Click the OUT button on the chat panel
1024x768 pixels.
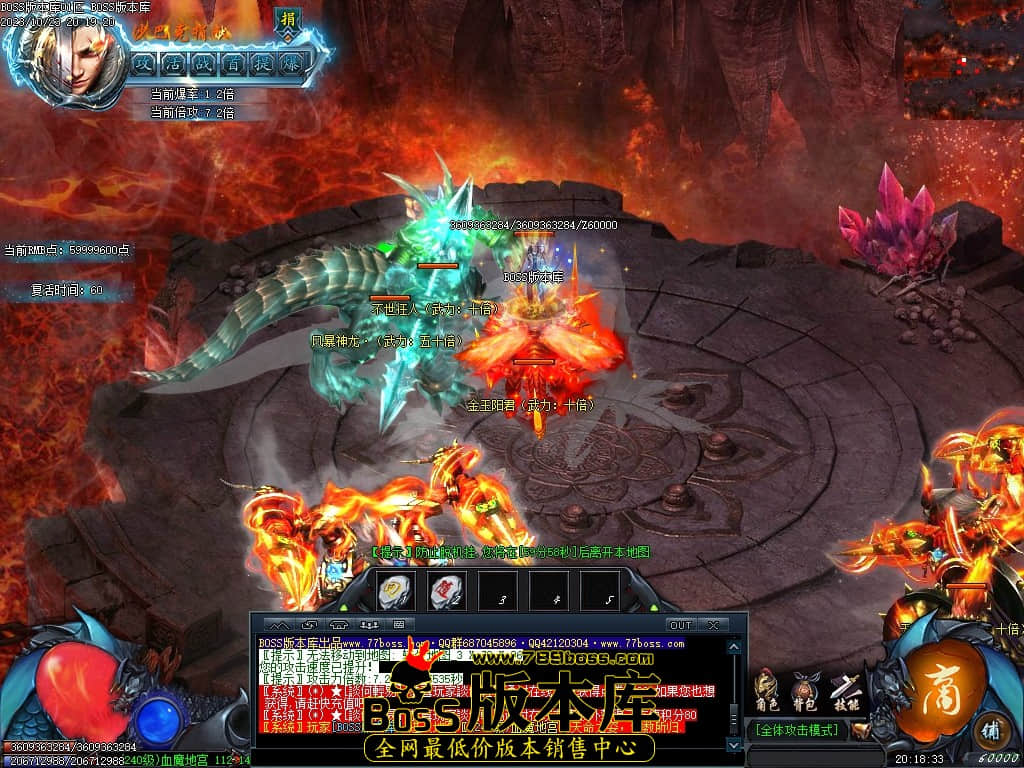[x=680, y=625]
